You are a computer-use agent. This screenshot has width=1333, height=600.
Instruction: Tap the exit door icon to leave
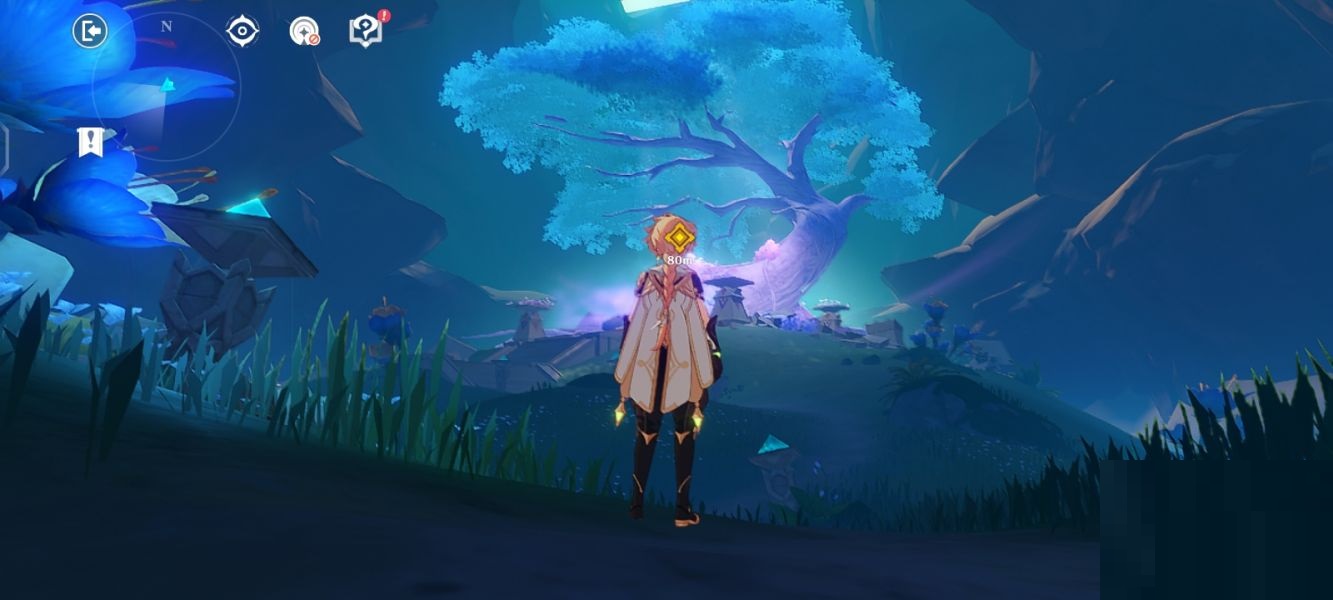coord(90,31)
